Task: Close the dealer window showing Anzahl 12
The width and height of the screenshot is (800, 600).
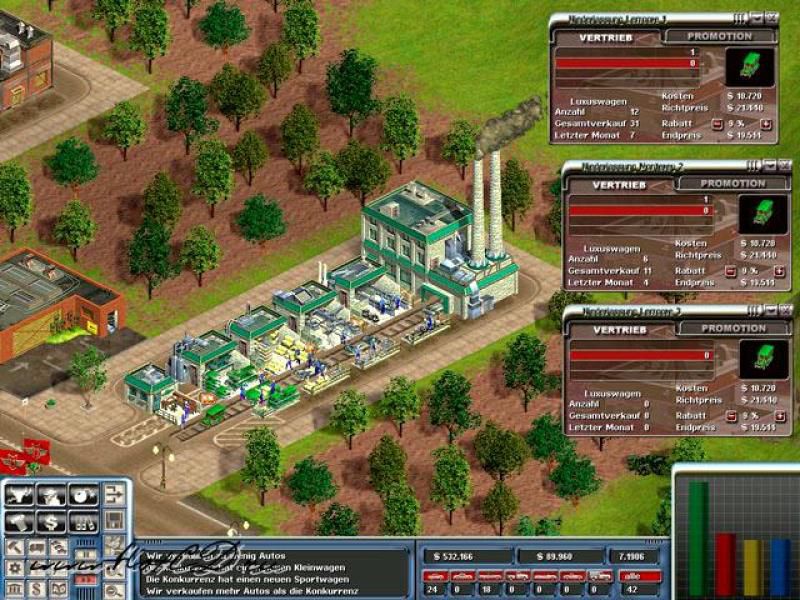Action: pos(771,18)
